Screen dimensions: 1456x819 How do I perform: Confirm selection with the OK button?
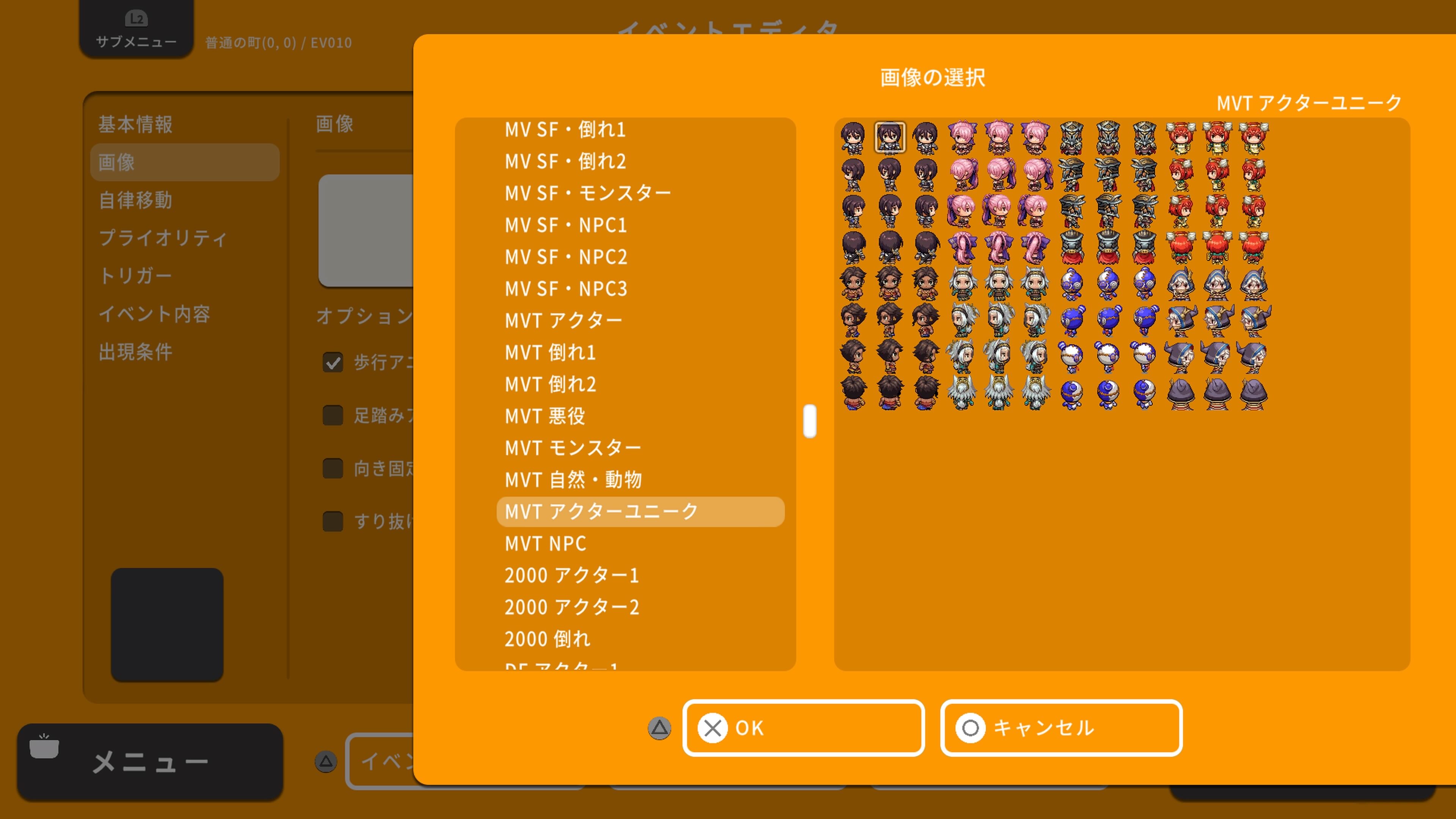pyautogui.click(x=803, y=728)
